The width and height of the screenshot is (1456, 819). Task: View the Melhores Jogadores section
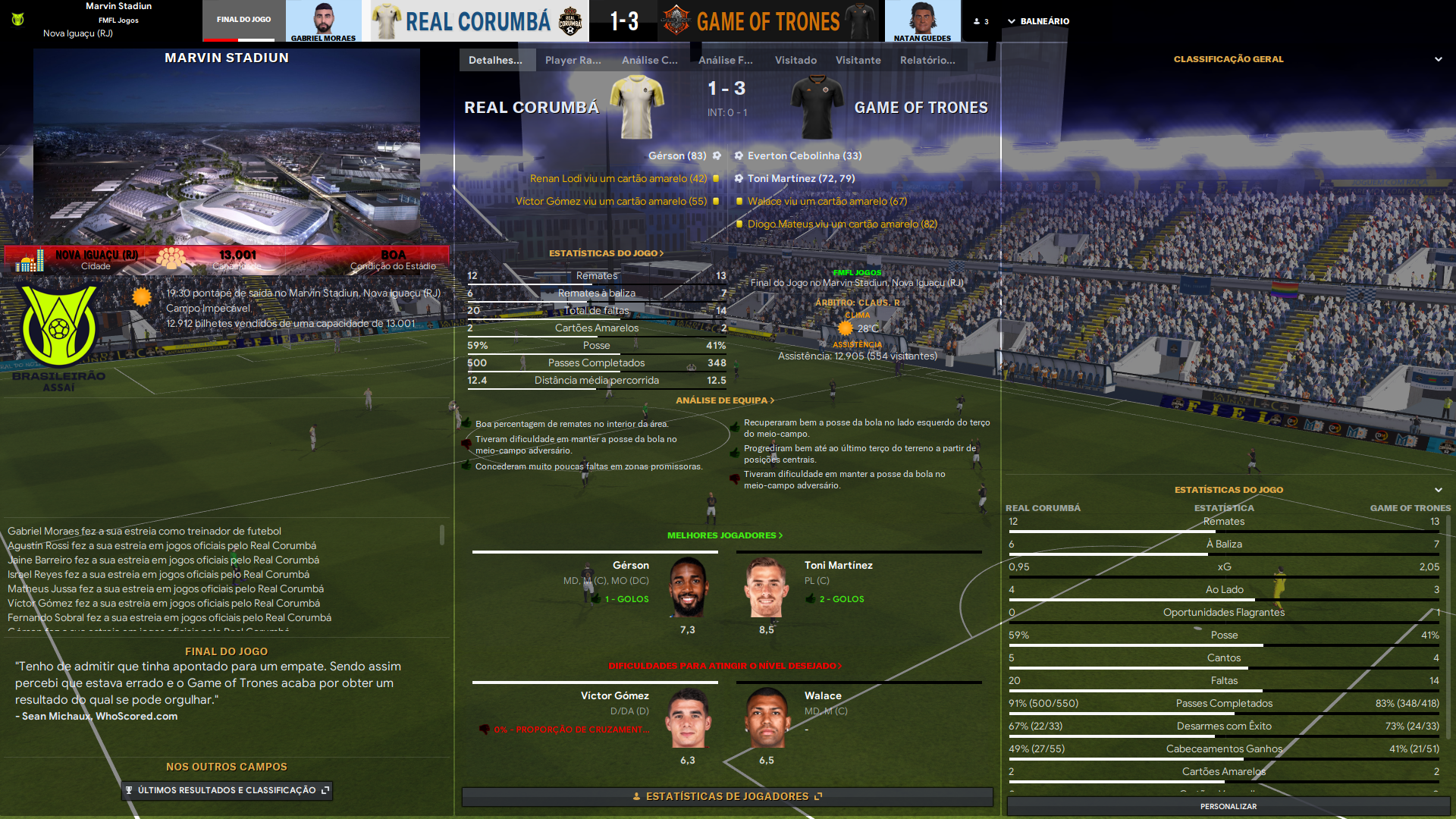pyautogui.click(x=724, y=535)
